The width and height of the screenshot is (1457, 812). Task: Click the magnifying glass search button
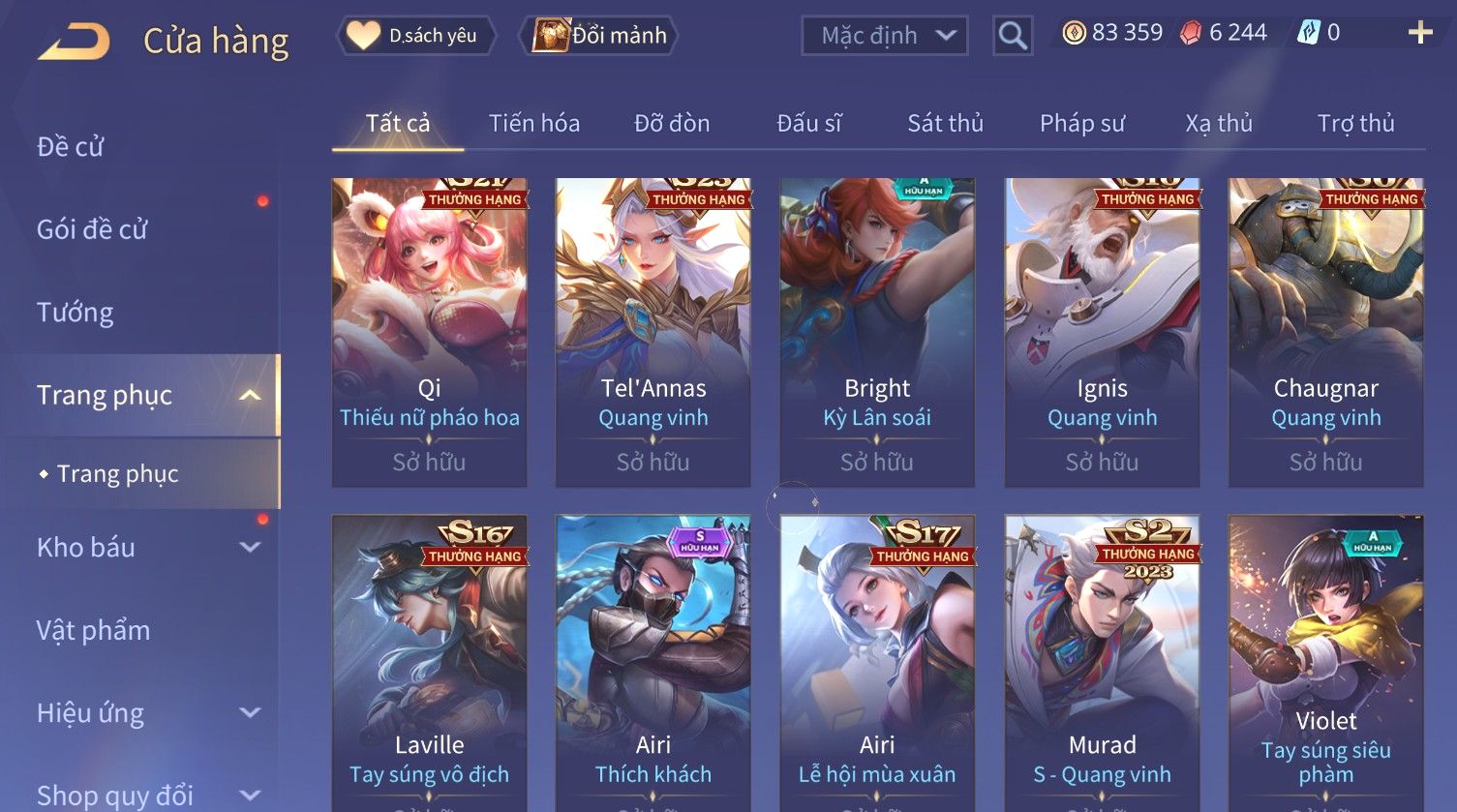tap(1013, 36)
